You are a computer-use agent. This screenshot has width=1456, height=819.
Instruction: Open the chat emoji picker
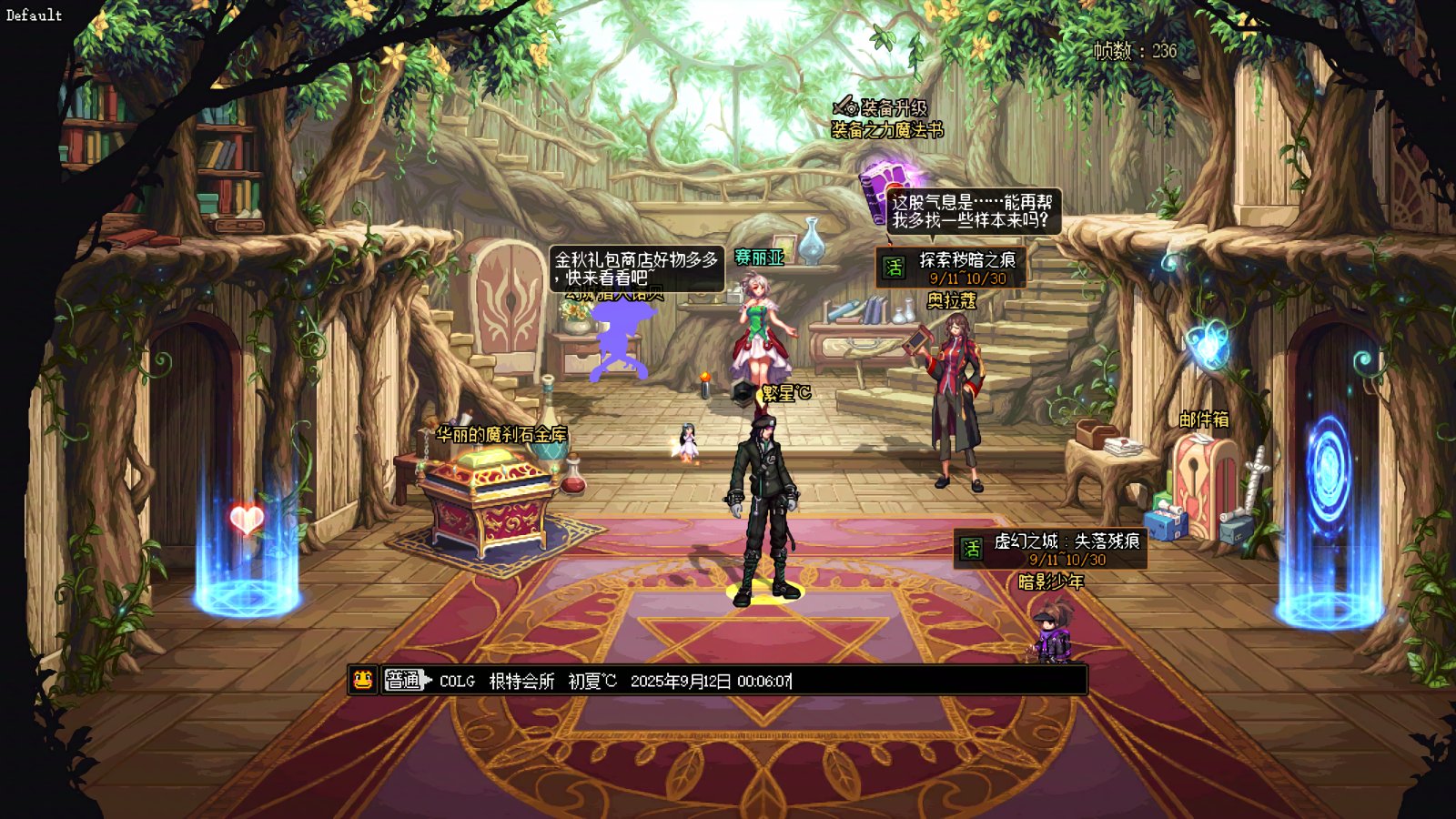[x=363, y=680]
